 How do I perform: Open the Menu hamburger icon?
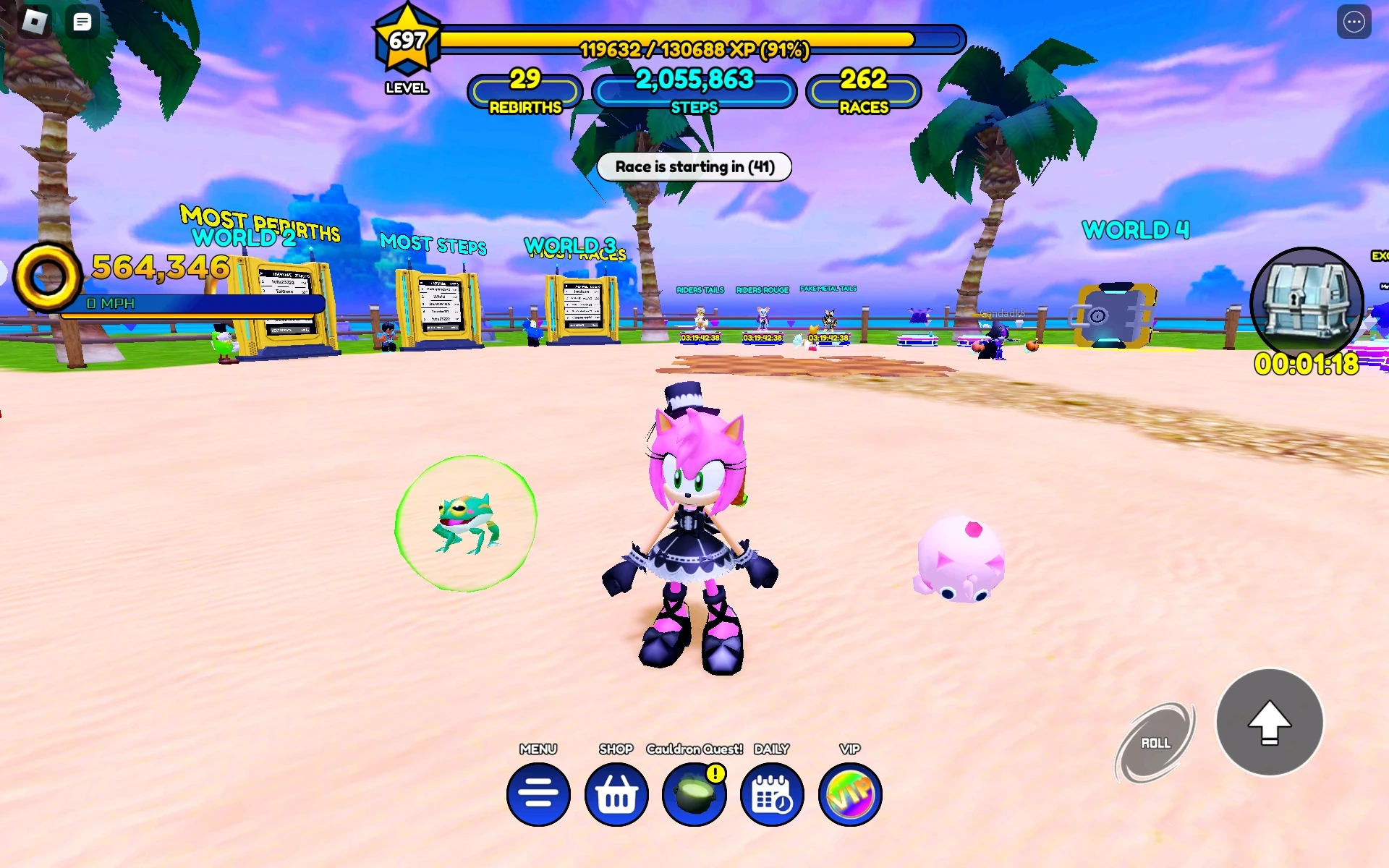coord(538,793)
